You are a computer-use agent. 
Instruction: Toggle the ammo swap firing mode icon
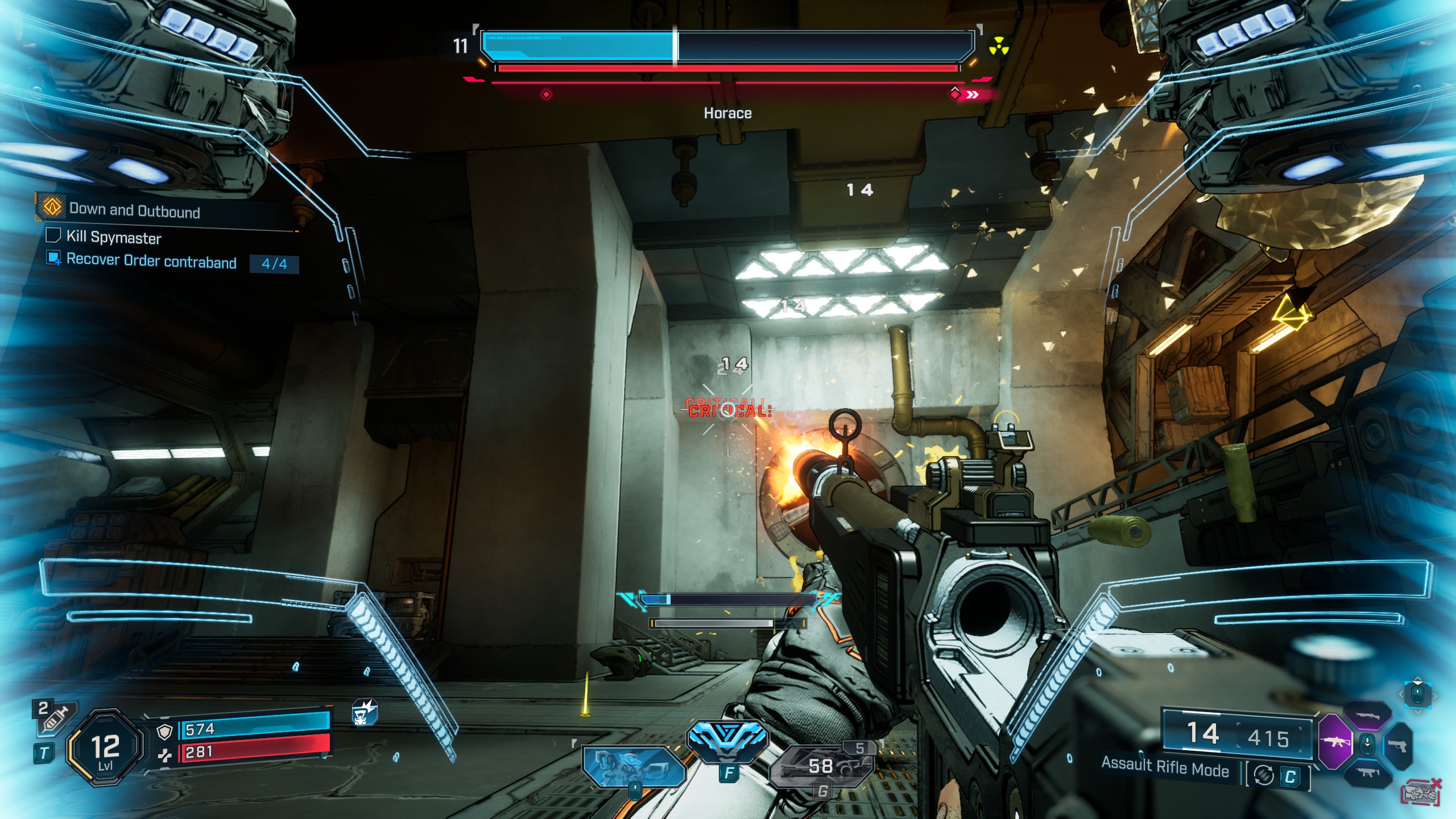click(x=1264, y=775)
